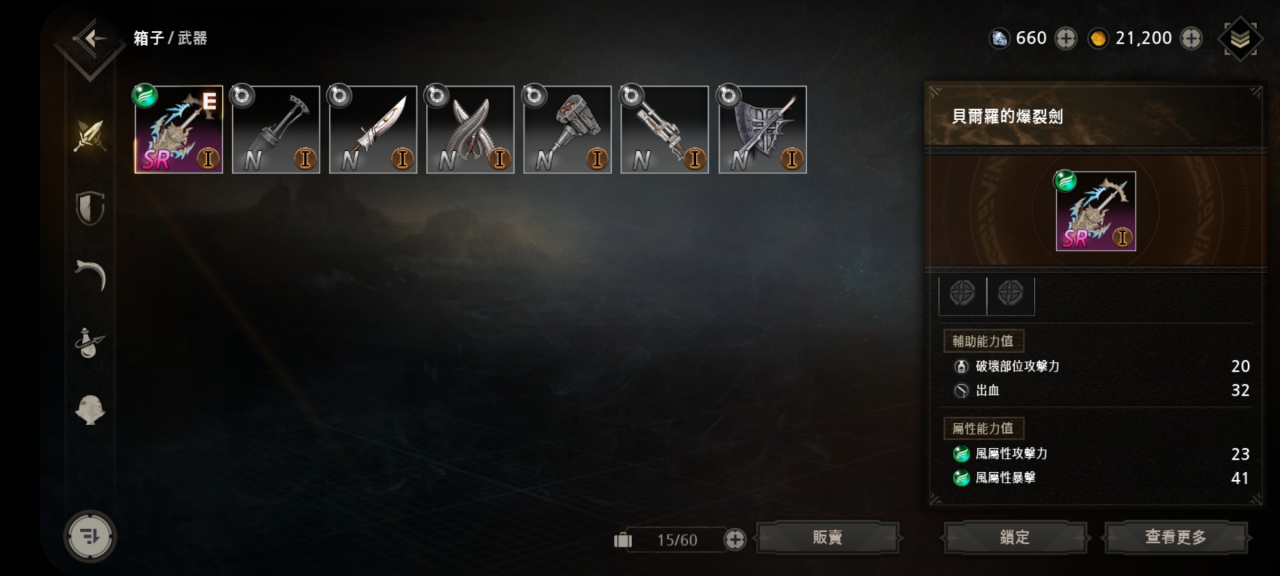This screenshot has width=1280, height=576.
Task: Open the claw materials tab
Action: pos(90,274)
